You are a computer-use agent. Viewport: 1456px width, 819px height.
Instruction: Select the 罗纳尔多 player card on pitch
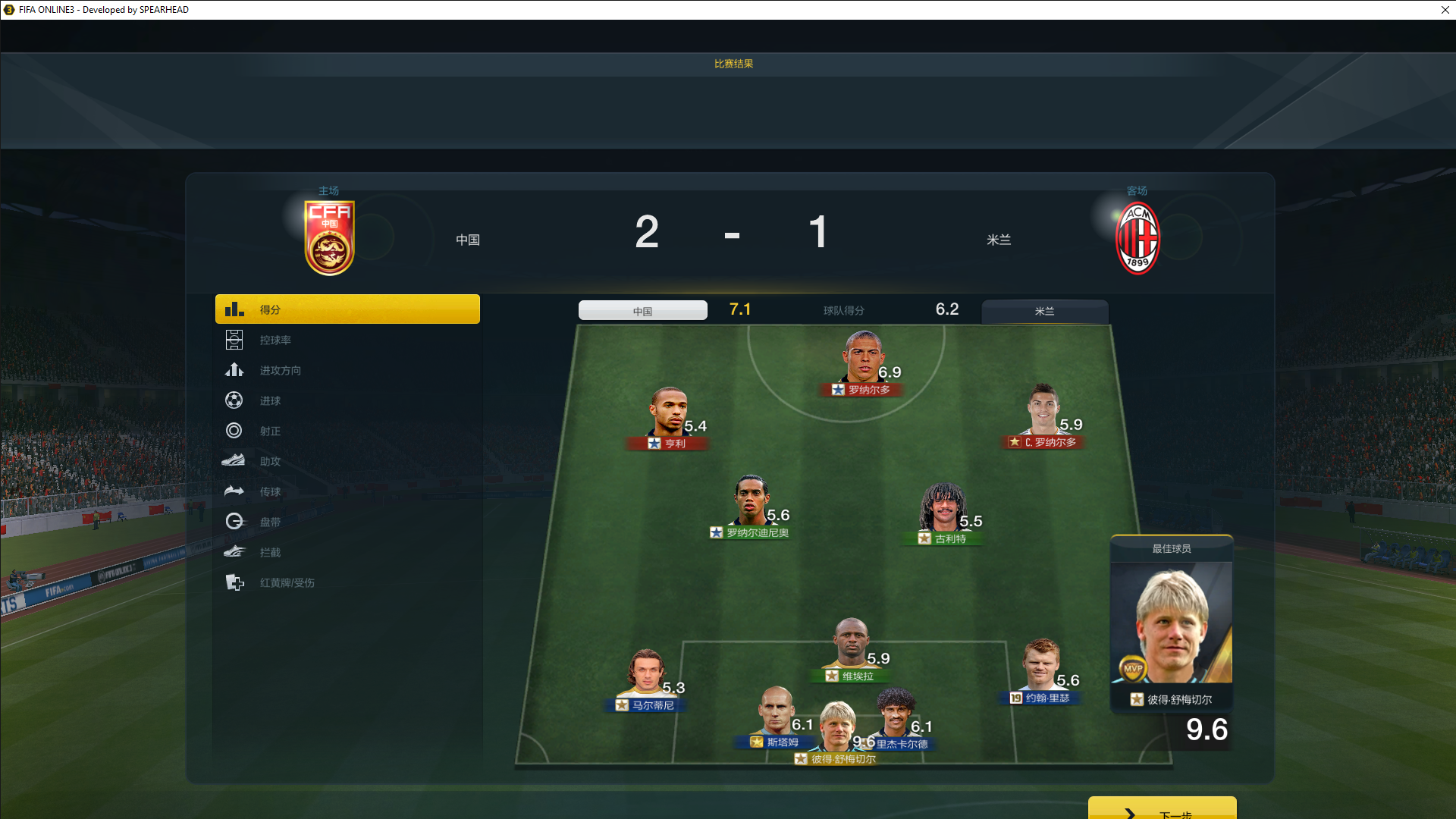click(864, 364)
